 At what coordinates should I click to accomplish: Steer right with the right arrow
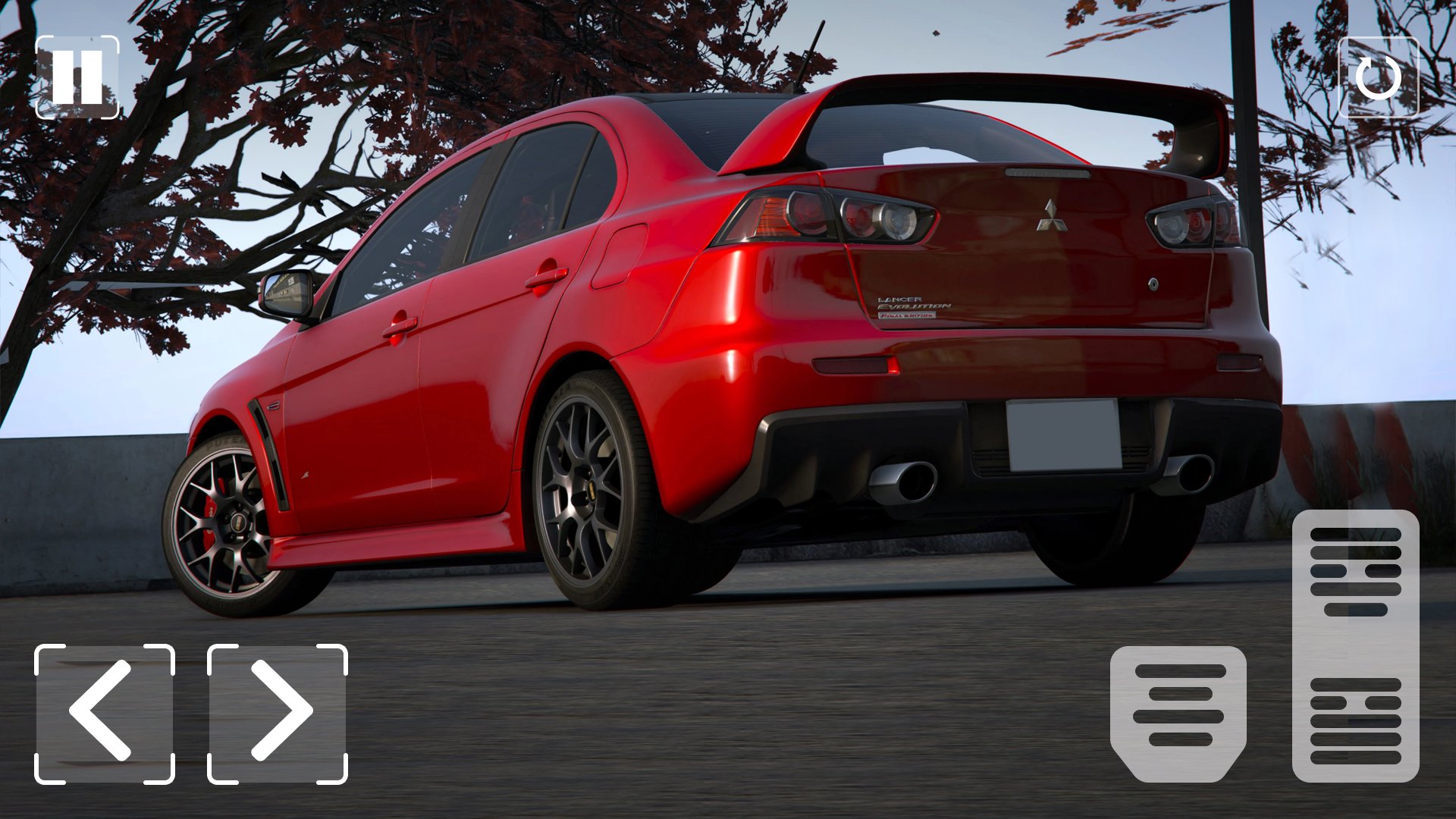[x=278, y=714]
